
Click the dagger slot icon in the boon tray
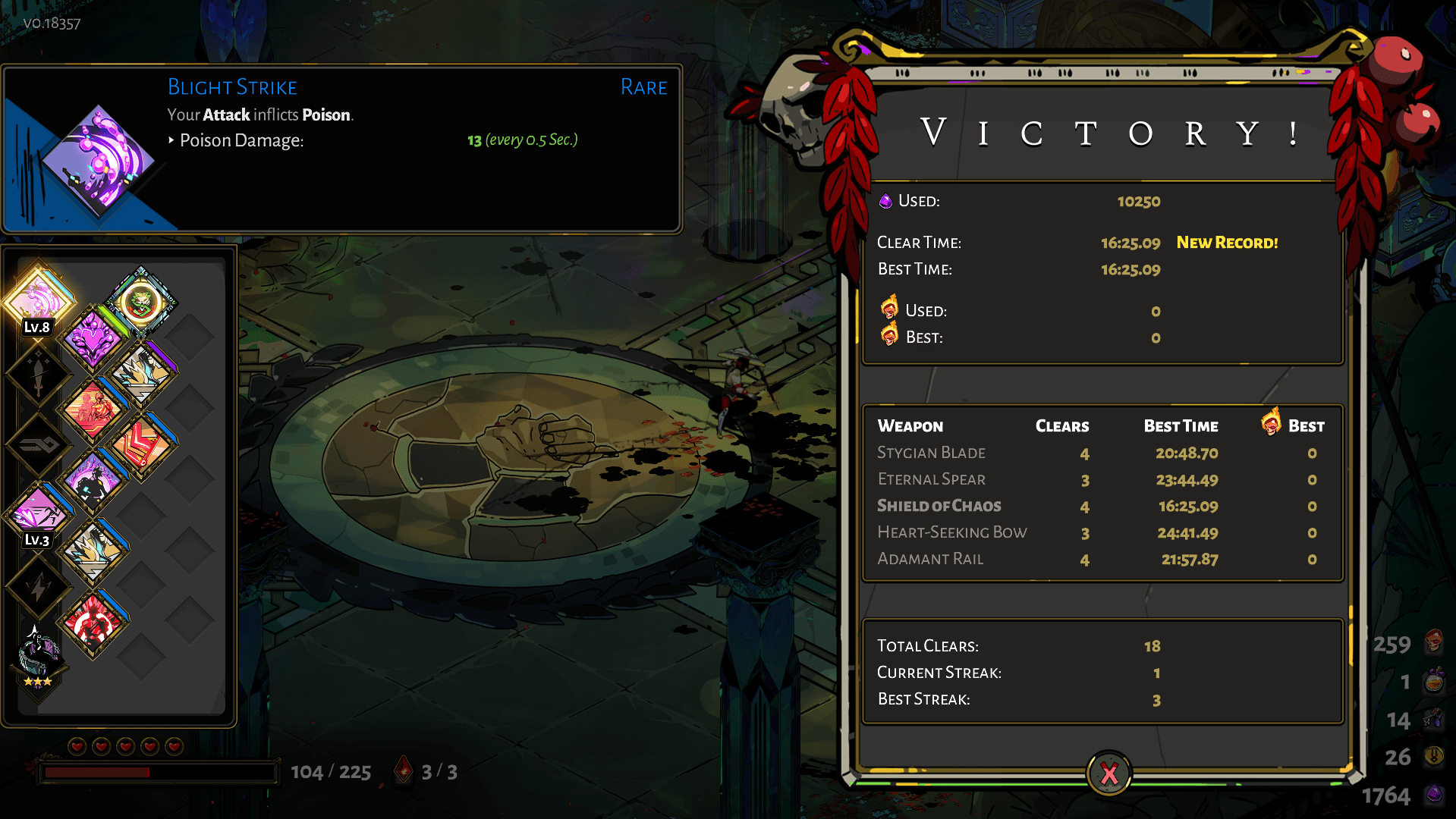(38, 373)
